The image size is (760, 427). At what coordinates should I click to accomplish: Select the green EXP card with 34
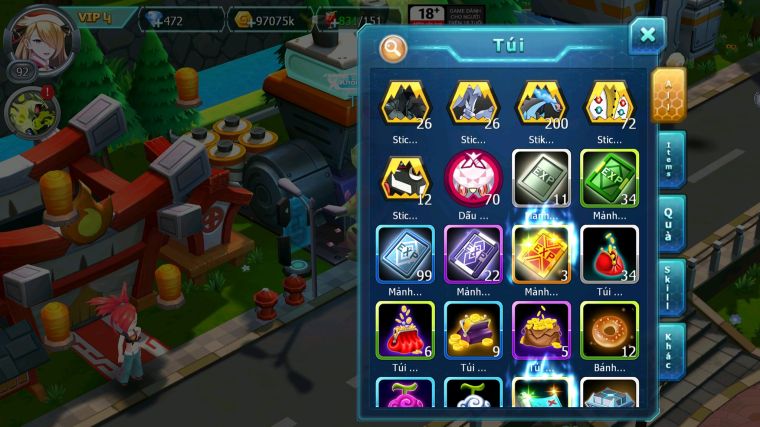(609, 177)
